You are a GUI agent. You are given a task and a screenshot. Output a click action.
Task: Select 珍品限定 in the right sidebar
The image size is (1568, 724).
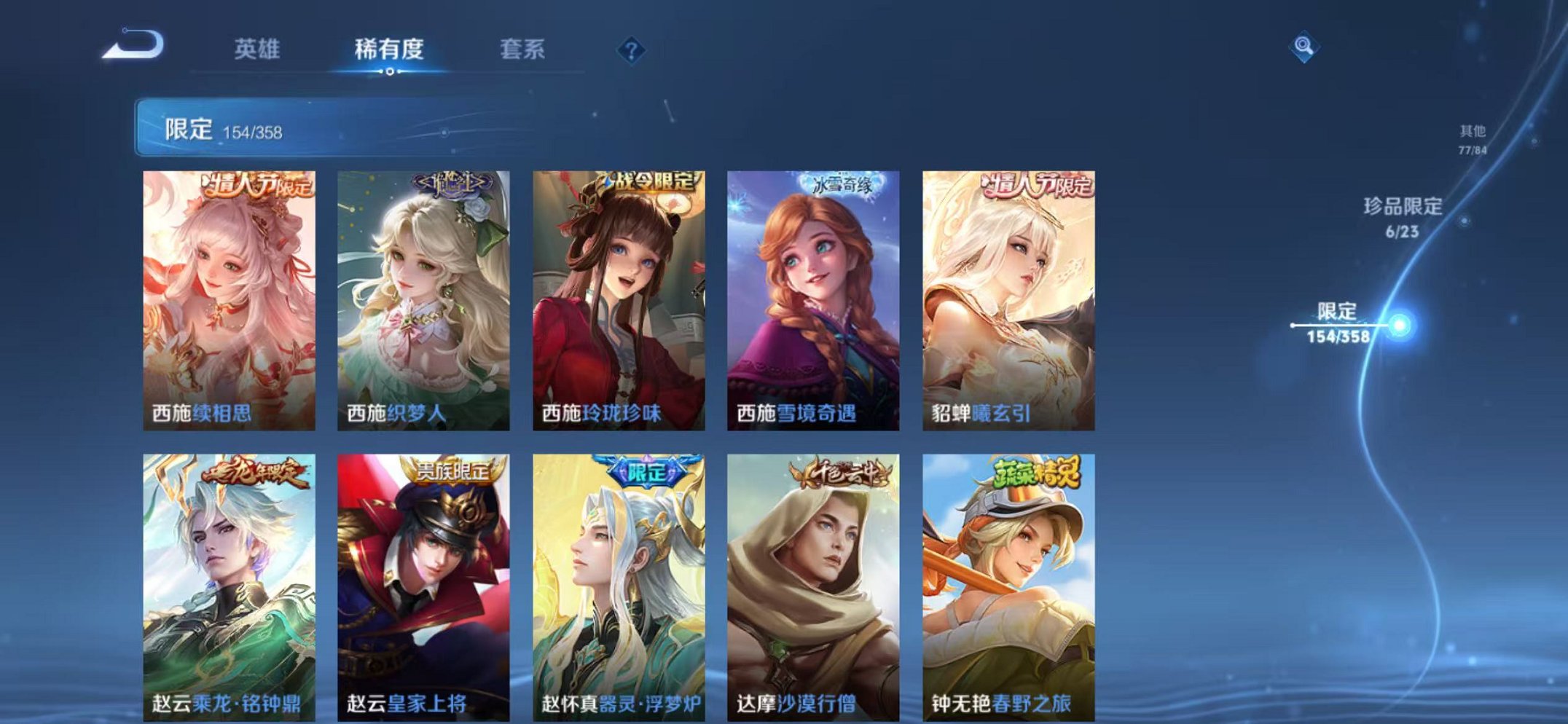(x=1404, y=216)
